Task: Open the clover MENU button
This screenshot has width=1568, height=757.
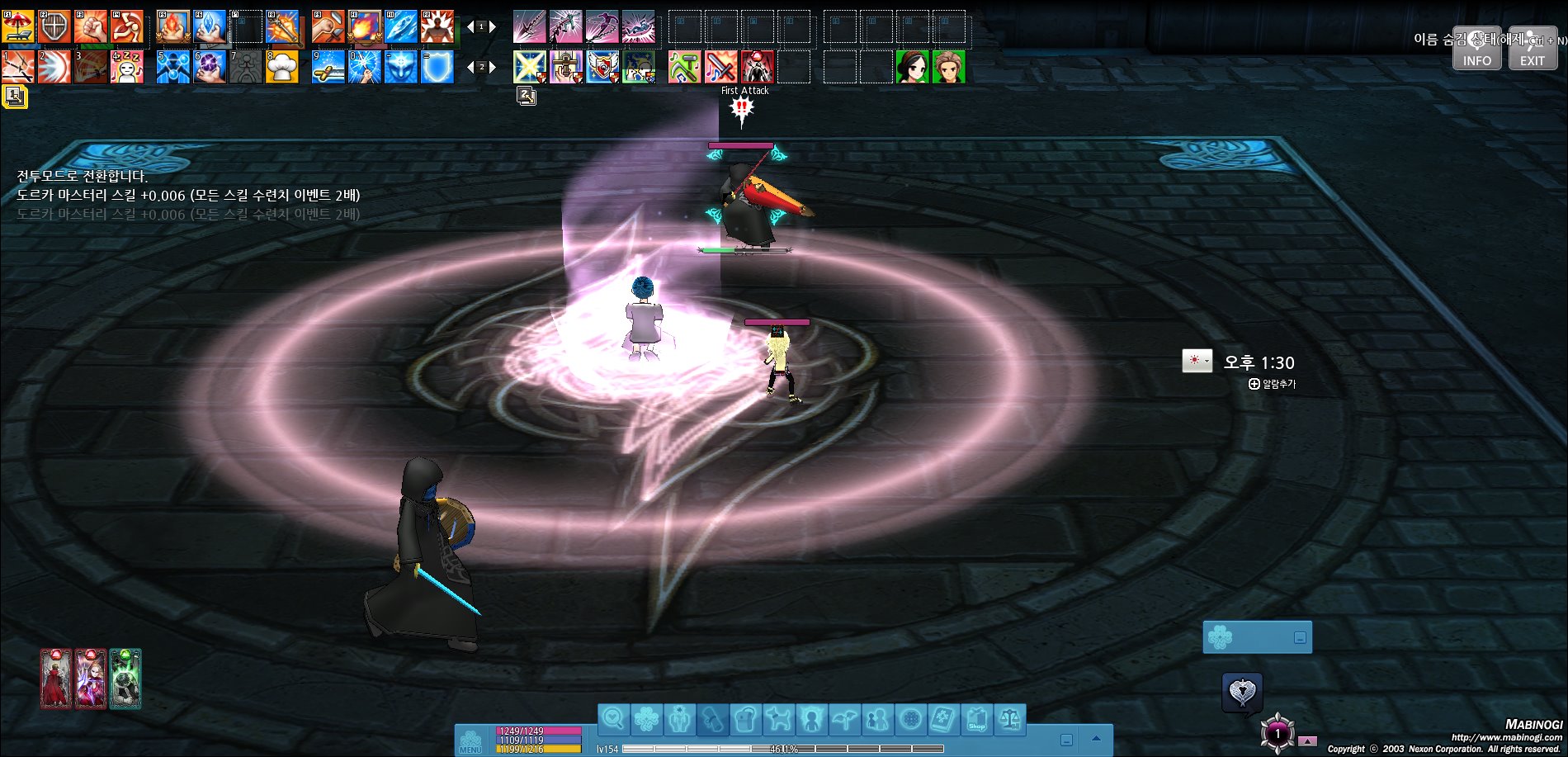Action: [470, 740]
